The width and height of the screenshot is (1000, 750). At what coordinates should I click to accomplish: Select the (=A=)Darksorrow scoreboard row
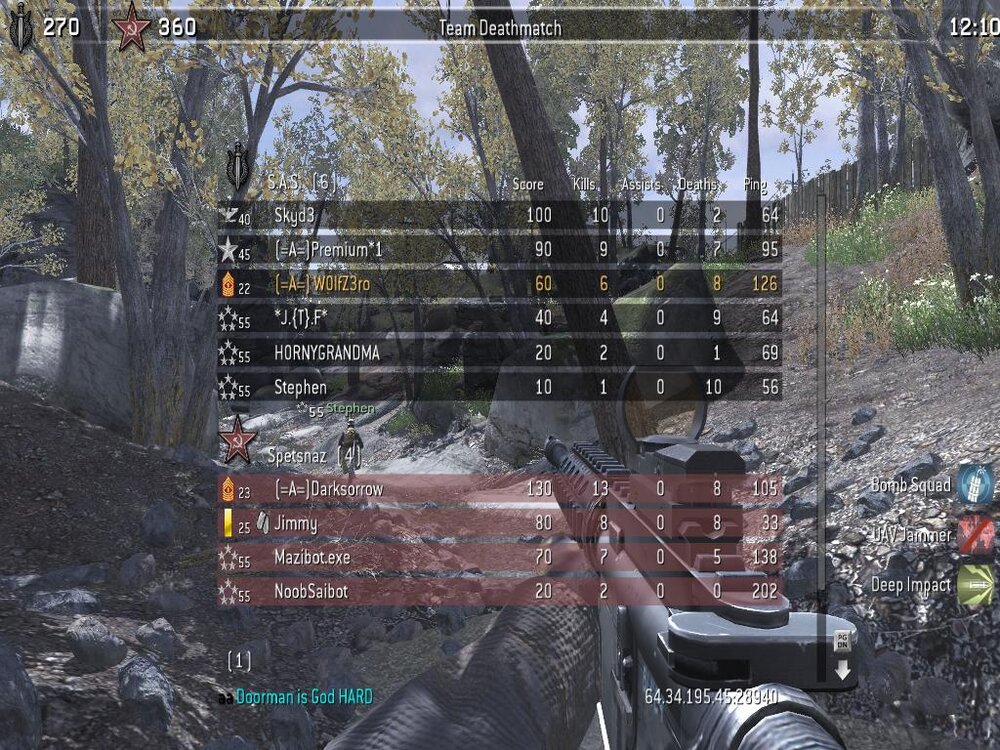pos(500,489)
